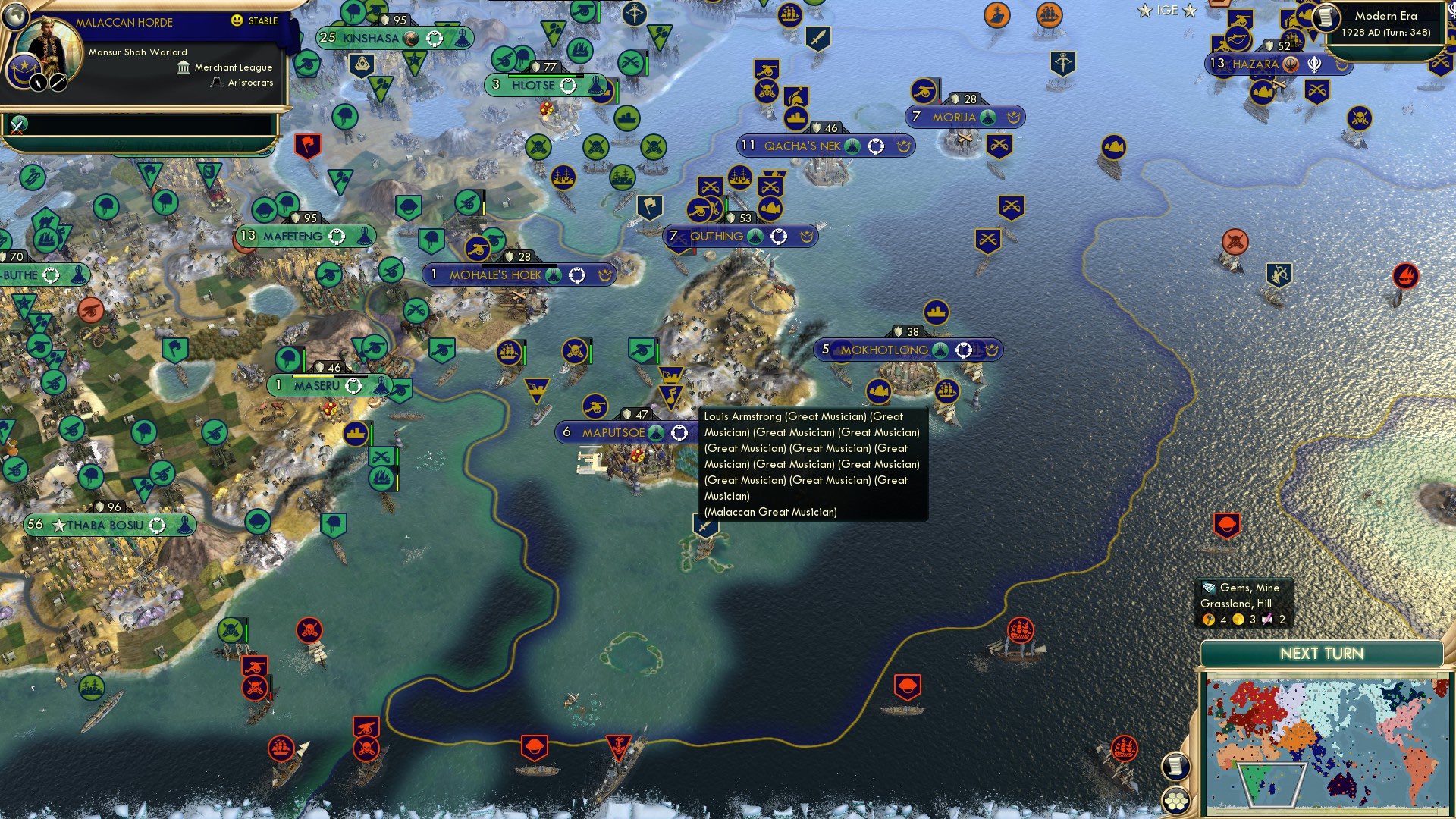Choose the Morija city banner

pos(954,118)
